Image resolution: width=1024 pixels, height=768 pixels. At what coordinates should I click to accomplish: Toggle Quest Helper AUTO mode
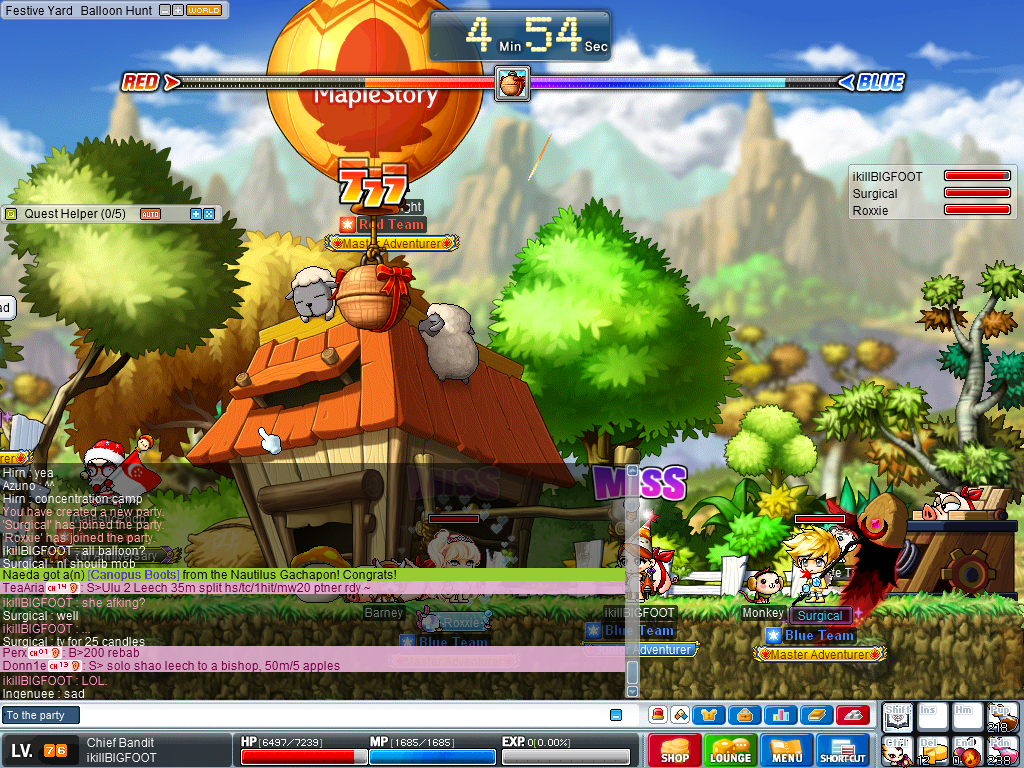click(150, 214)
